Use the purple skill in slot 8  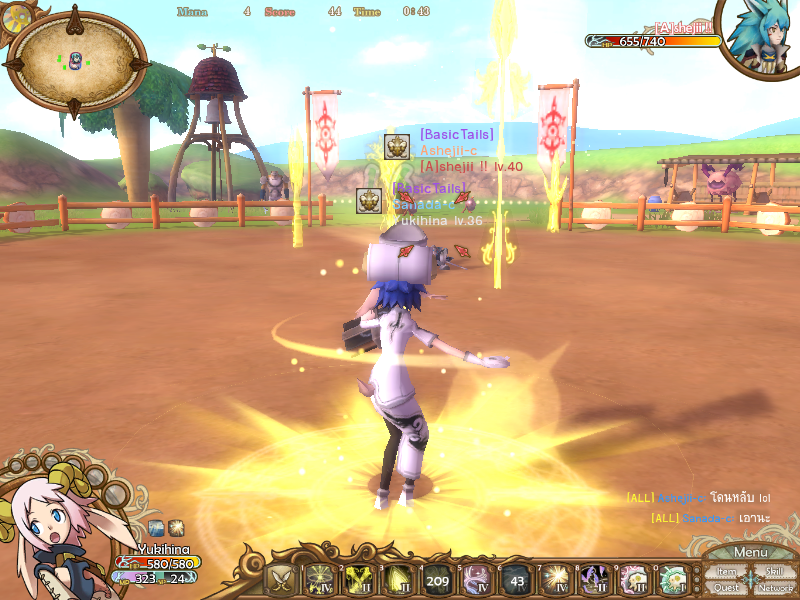click(x=594, y=579)
